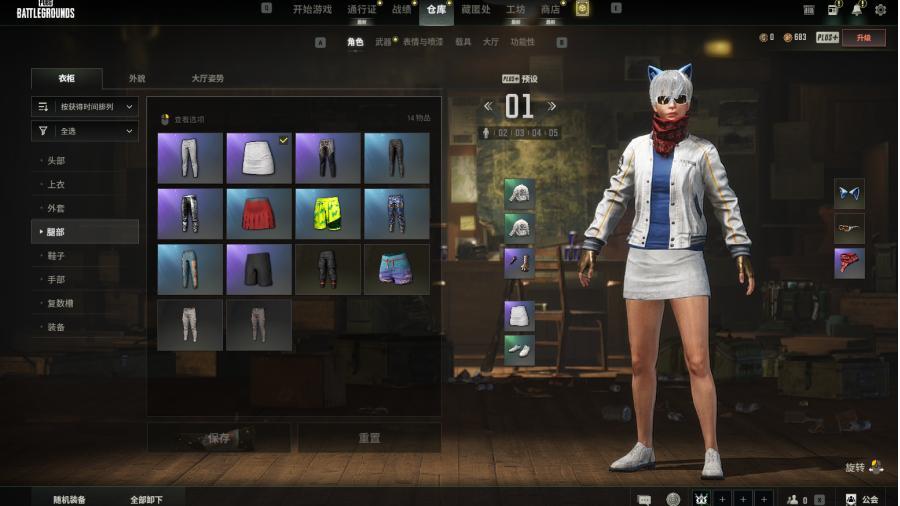Image resolution: width=900 pixels, height=506 pixels.
Task: Select the plain black shorts
Action: point(259,269)
